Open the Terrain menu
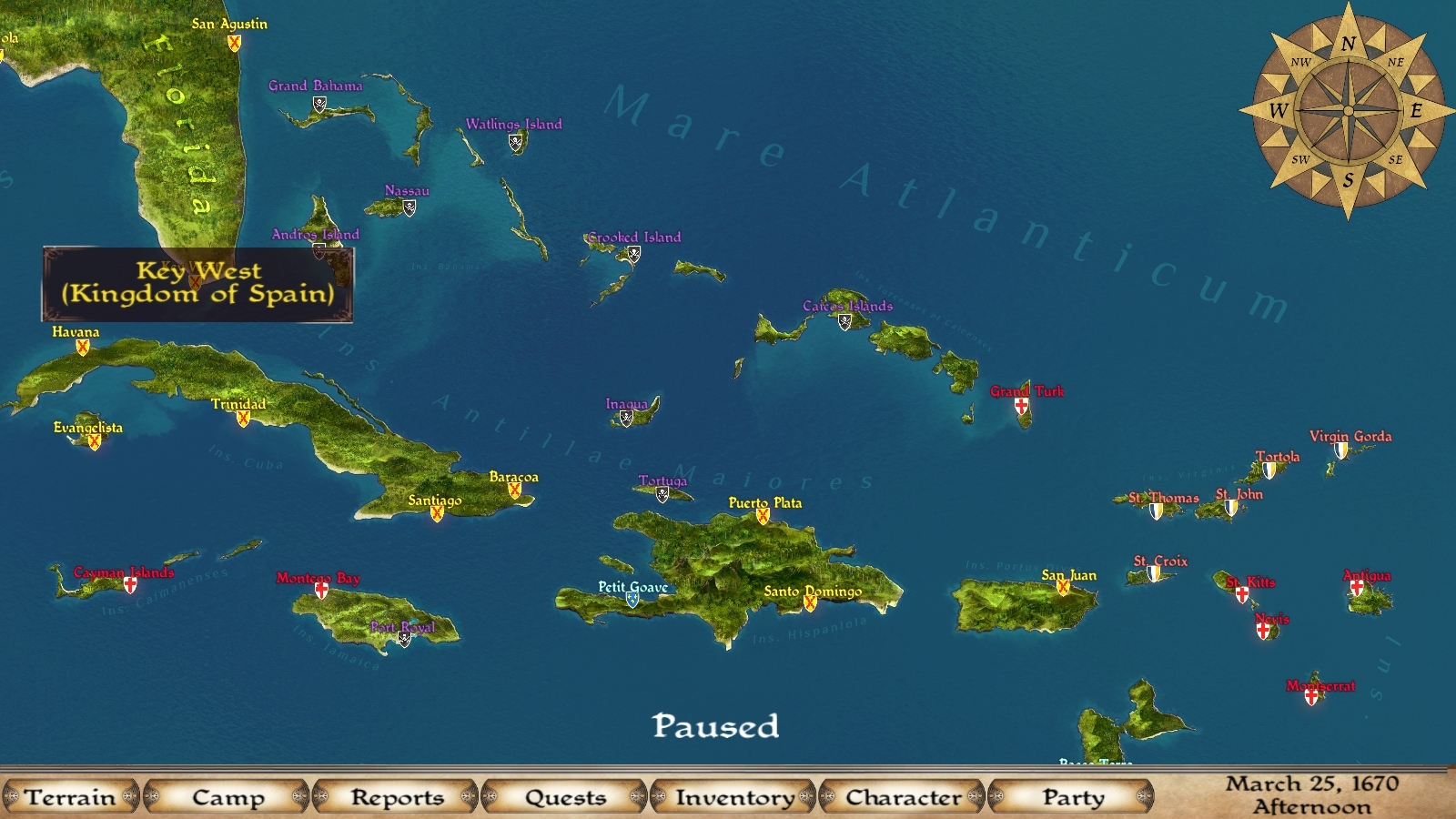 (x=73, y=797)
